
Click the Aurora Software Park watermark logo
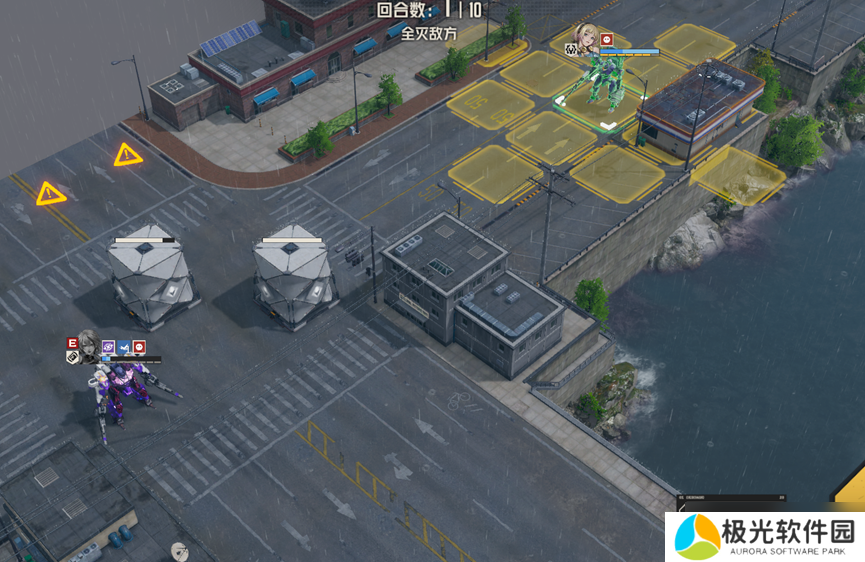tap(697, 536)
